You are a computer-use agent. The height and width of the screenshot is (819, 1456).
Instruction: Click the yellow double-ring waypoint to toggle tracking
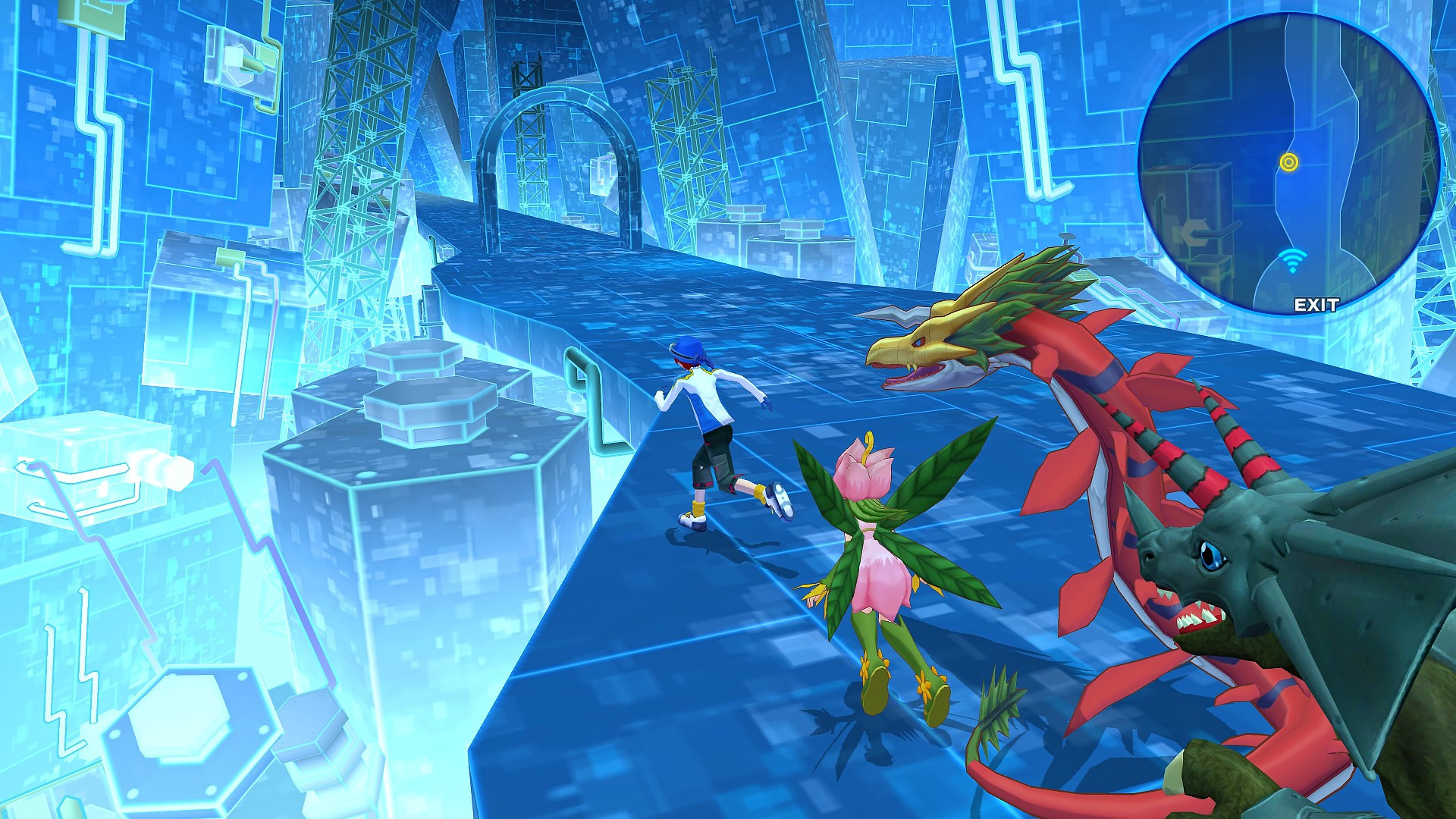1288,162
